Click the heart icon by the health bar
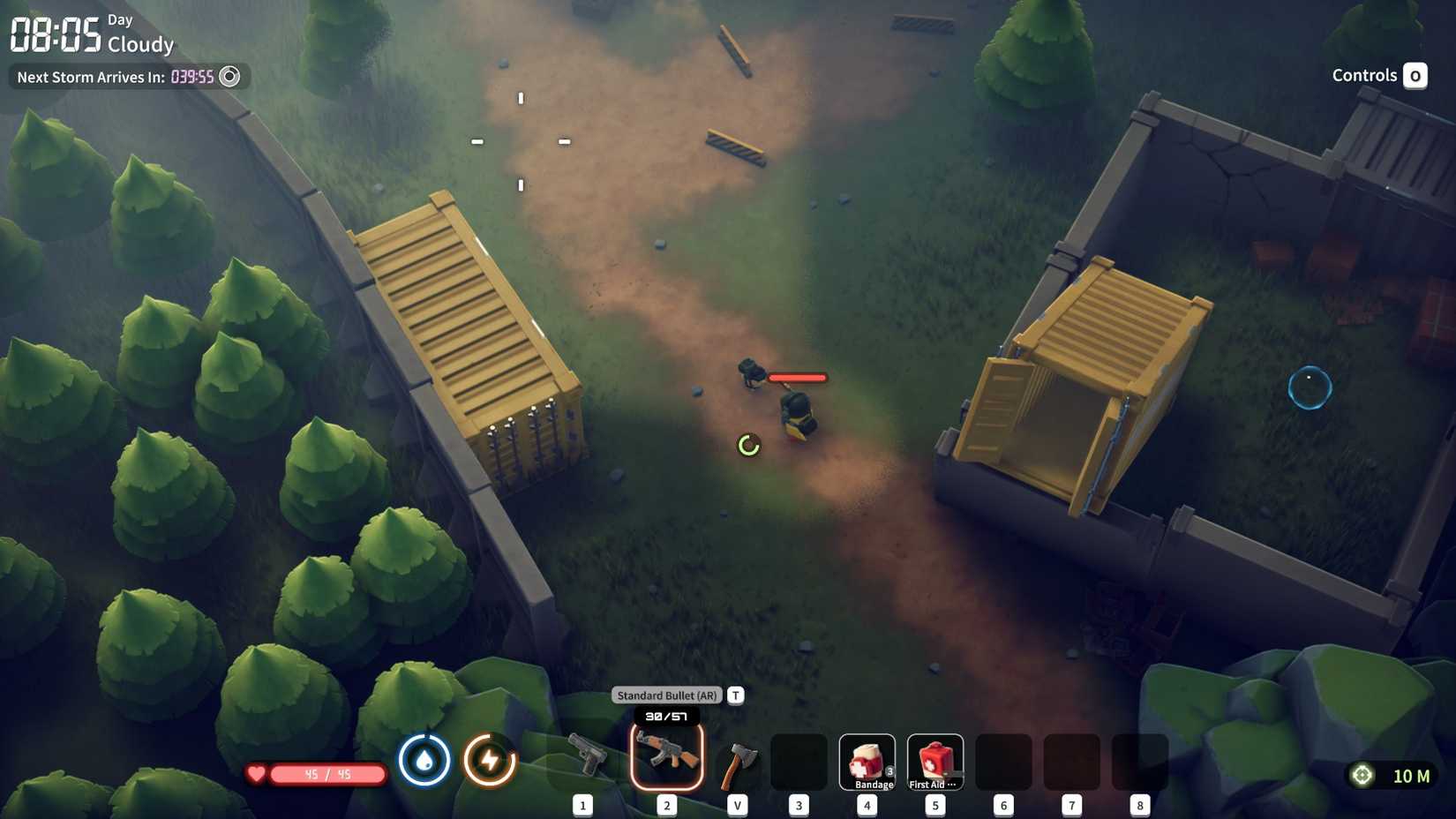The width and height of the screenshot is (1456, 819). (x=255, y=774)
